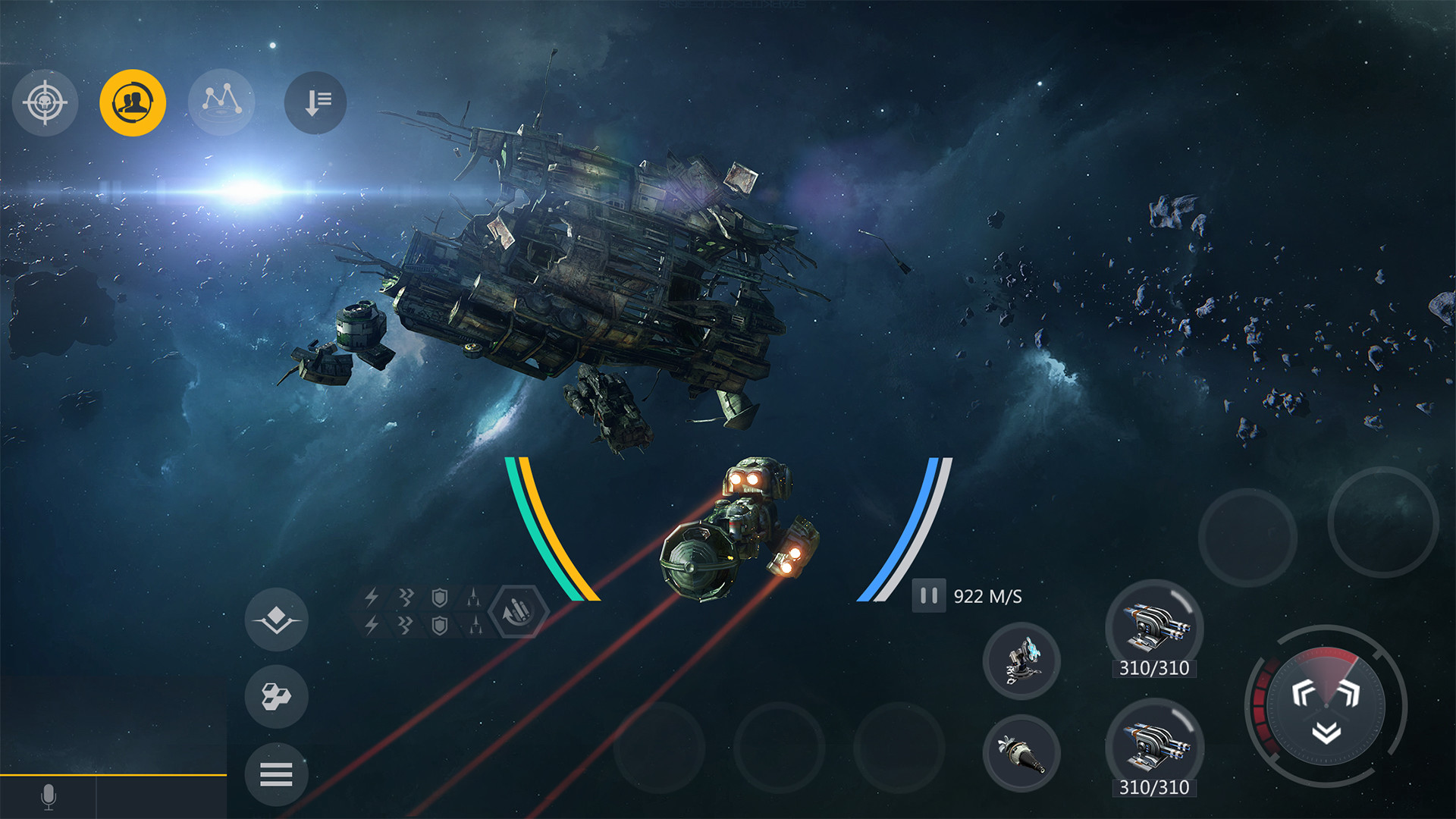Activate the missile salvo ability hexagon

pyautogui.click(x=518, y=611)
